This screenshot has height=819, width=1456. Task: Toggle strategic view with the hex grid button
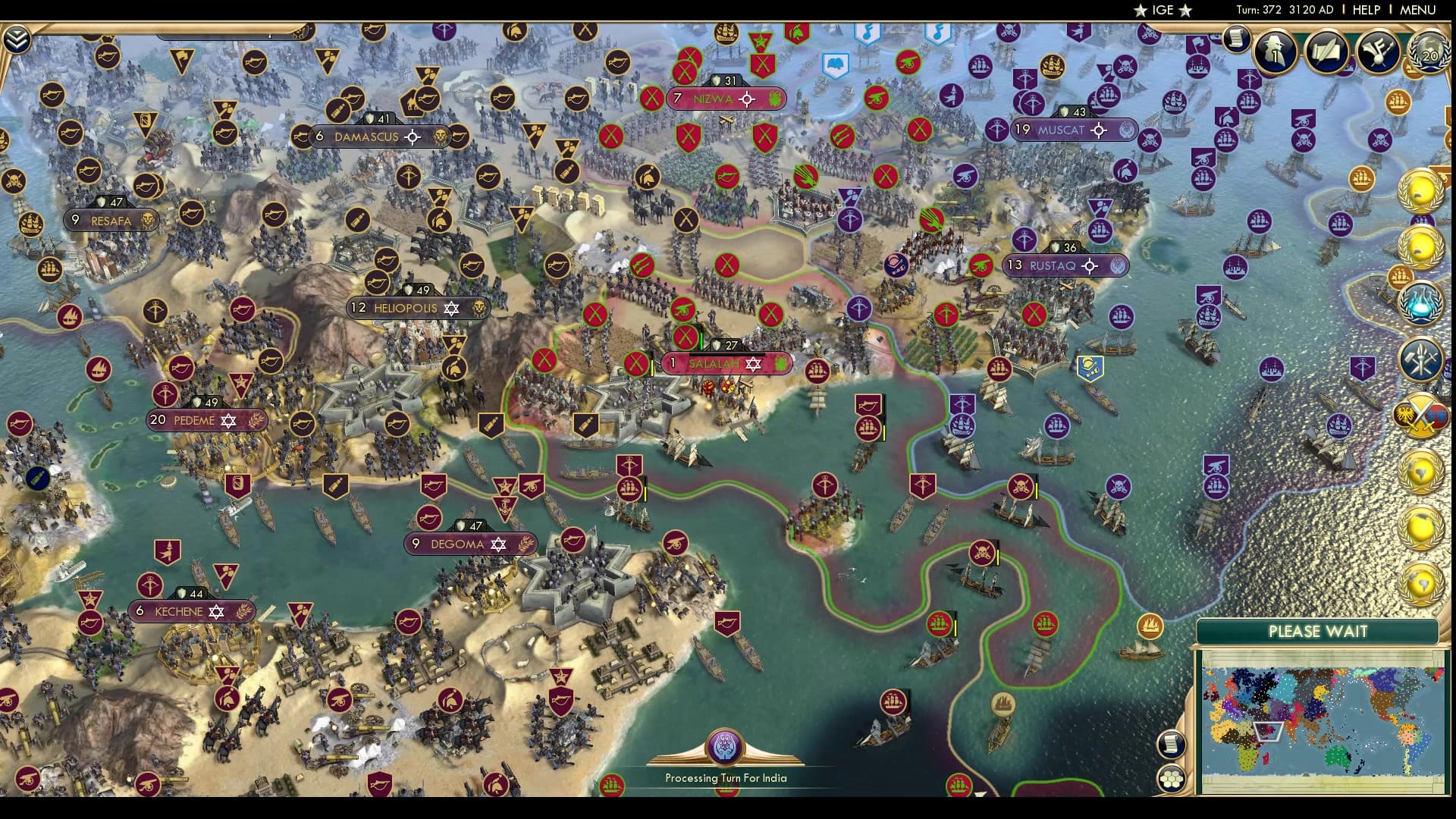click(x=1172, y=778)
